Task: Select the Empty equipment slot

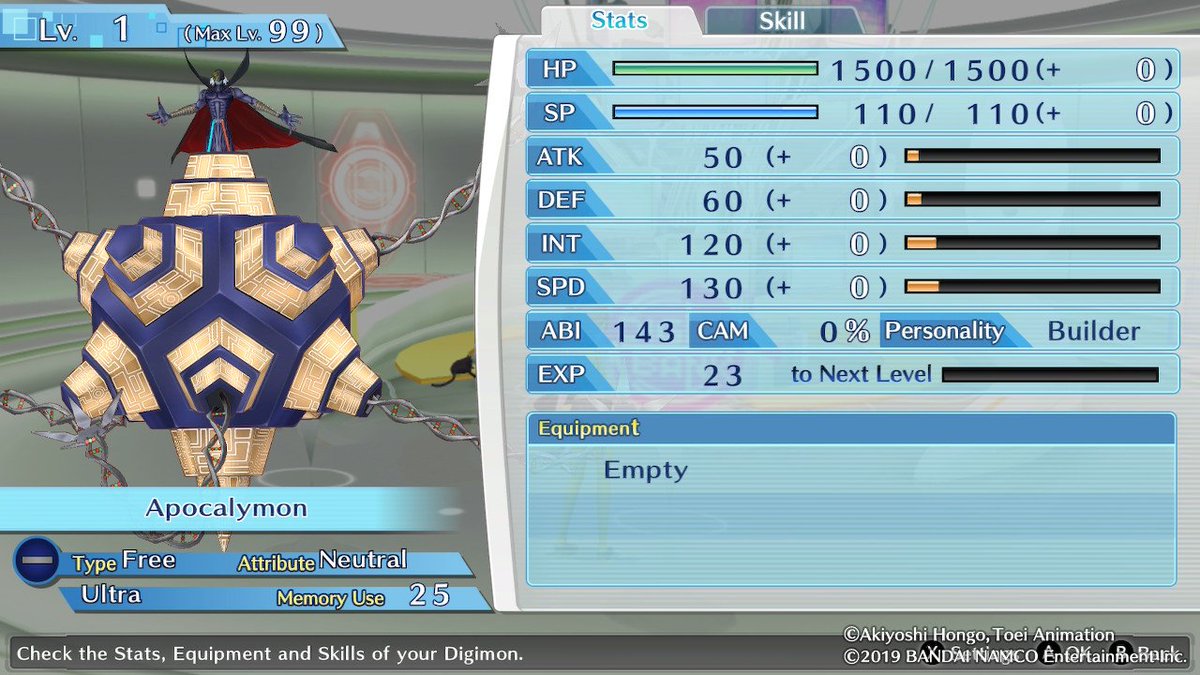Action: click(x=646, y=470)
